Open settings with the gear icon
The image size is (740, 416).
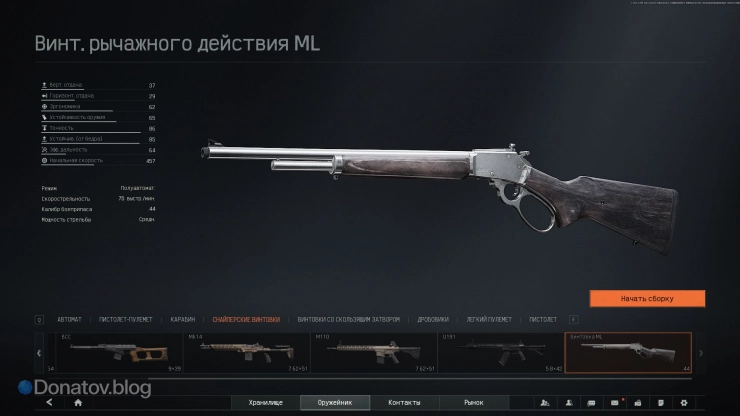pos(684,402)
